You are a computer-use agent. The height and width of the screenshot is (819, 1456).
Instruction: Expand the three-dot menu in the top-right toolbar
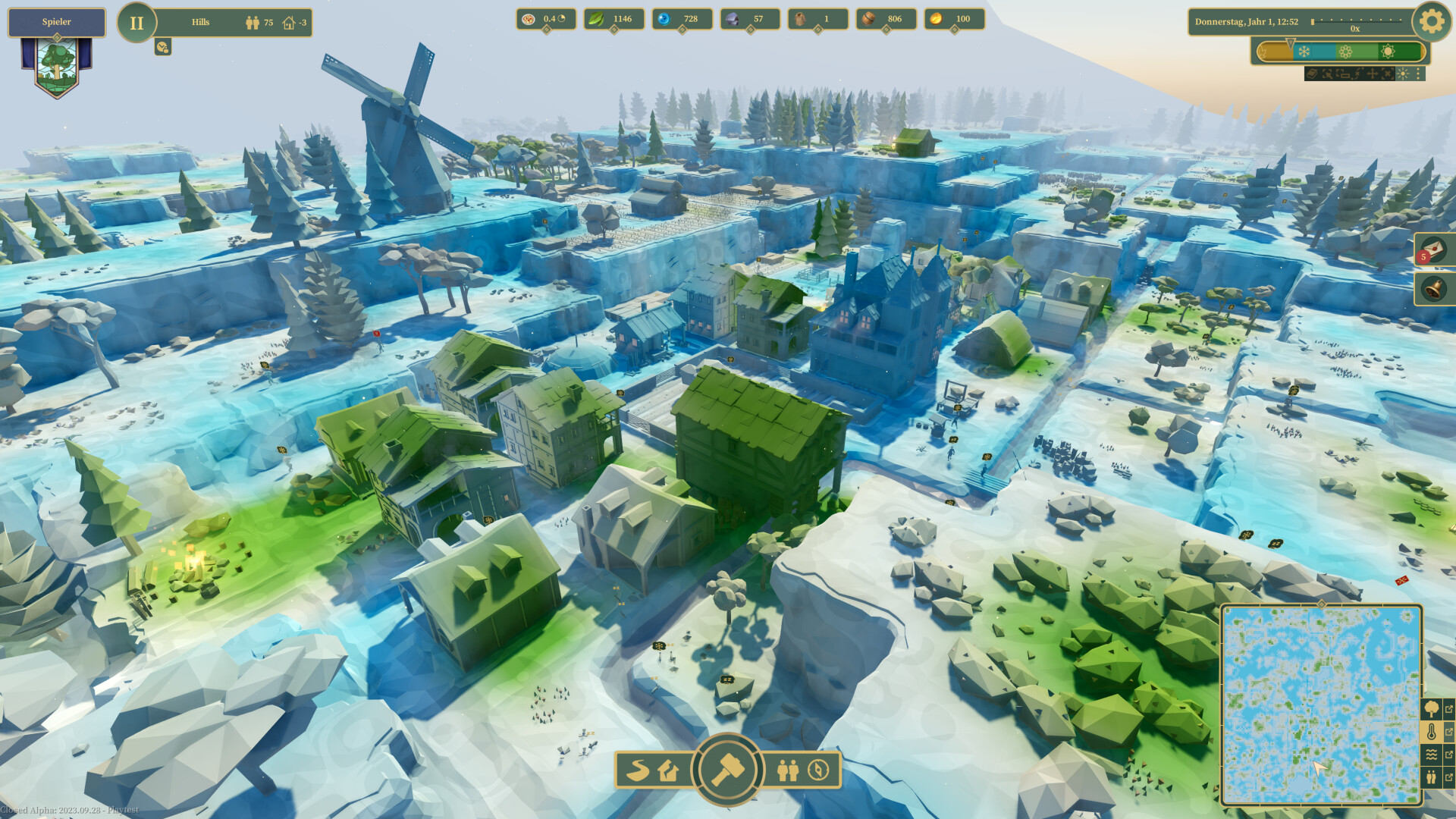coord(1417,74)
